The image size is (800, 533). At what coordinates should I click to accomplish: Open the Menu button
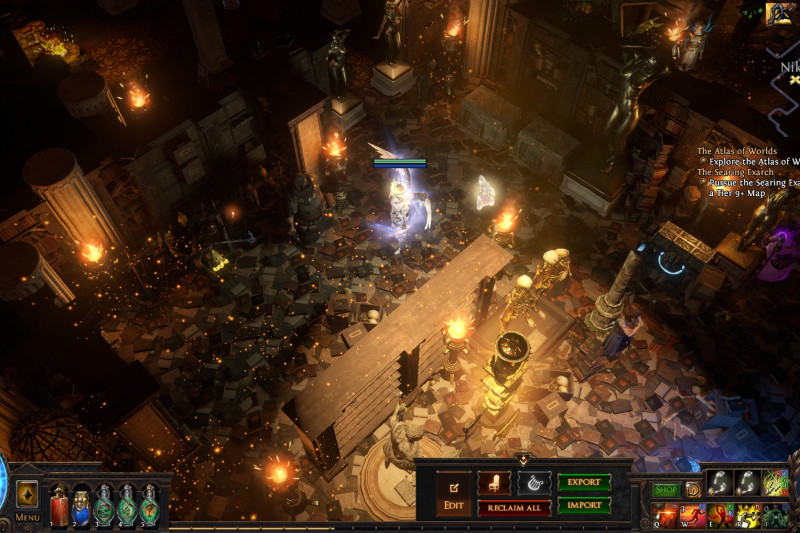click(27, 518)
